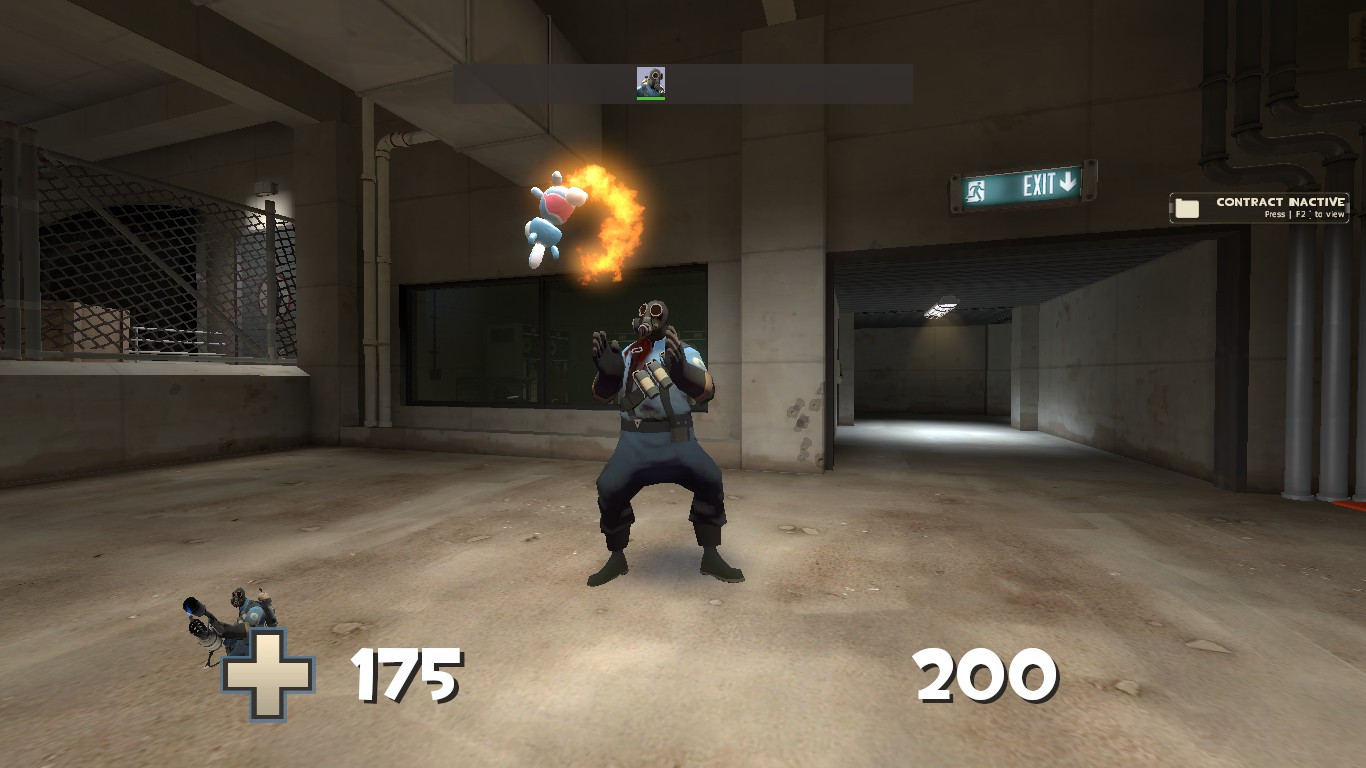Click the lit ceiling lamp in the tunnel
The height and width of the screenshot is (768, 1366).
[941, 307]
